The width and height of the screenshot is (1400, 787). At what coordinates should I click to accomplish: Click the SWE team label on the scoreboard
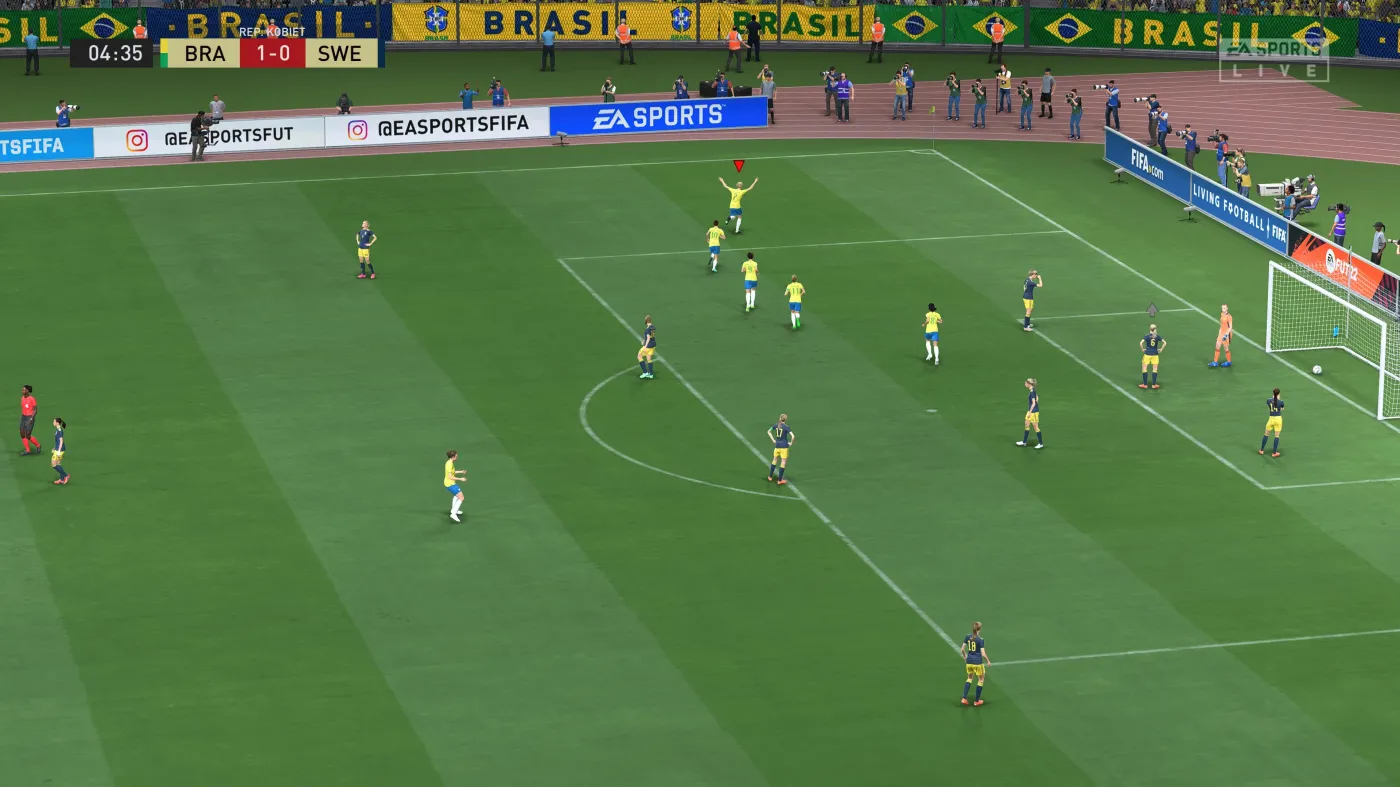coord(338,53)
